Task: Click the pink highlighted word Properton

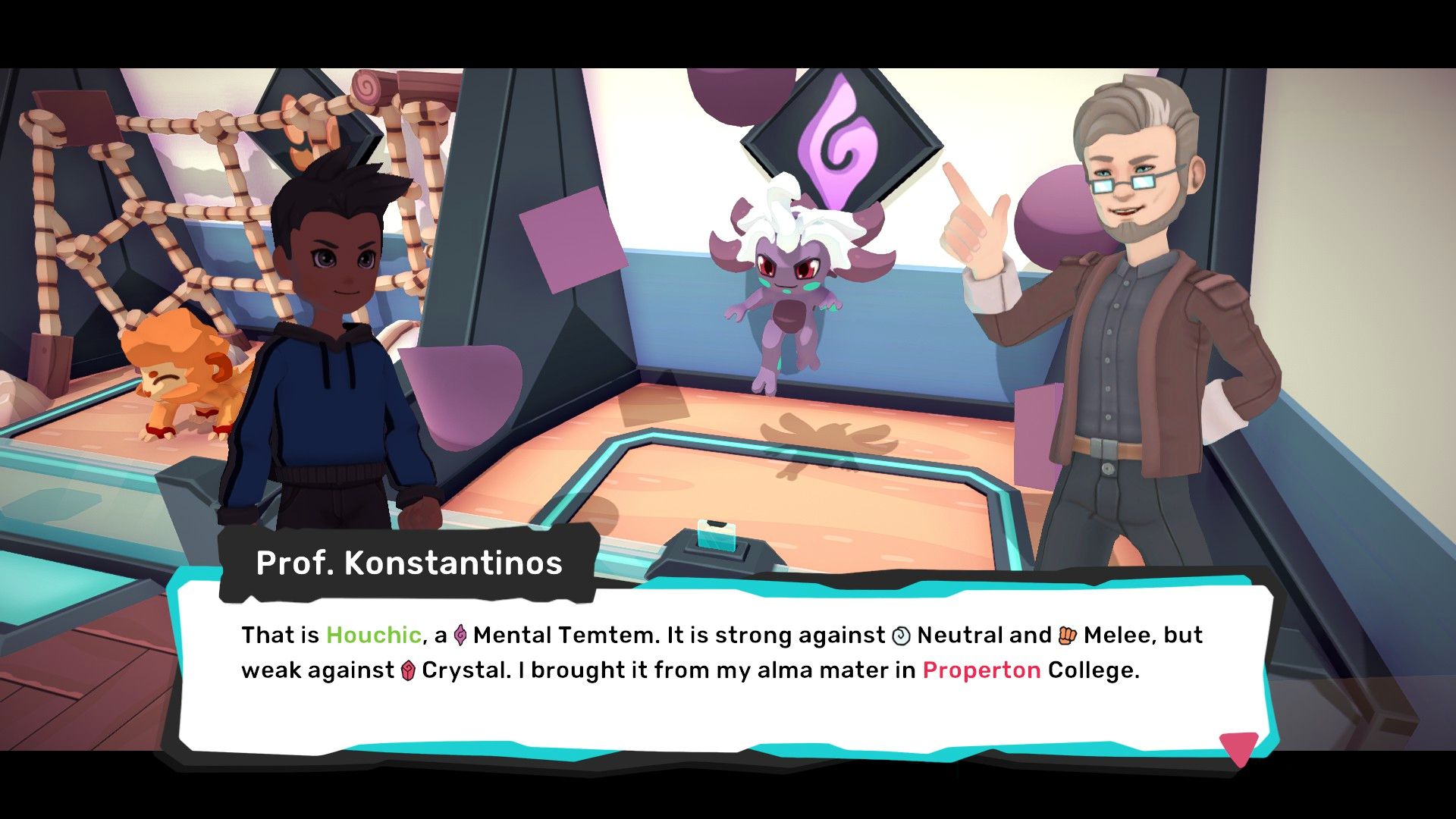Action: (x=982, y=670)
